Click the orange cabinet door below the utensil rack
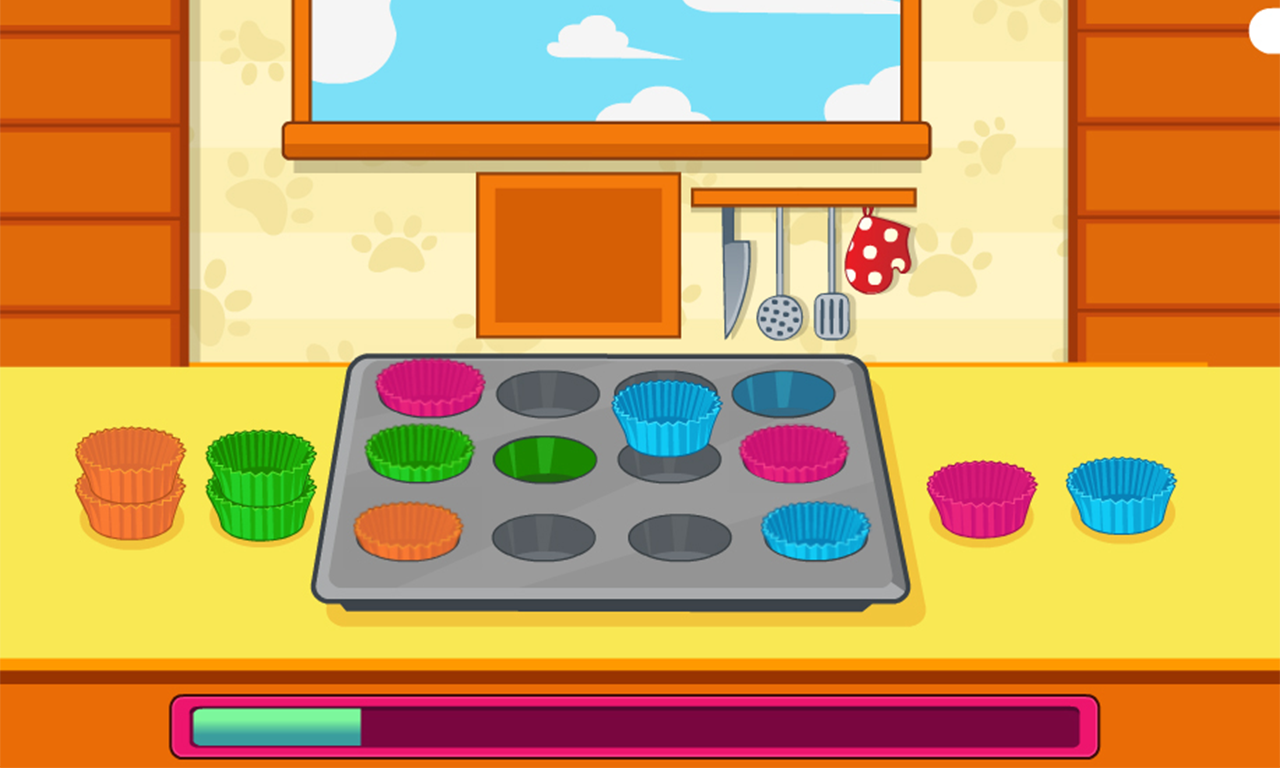The image size is (1280, 768). click(580, 253)
